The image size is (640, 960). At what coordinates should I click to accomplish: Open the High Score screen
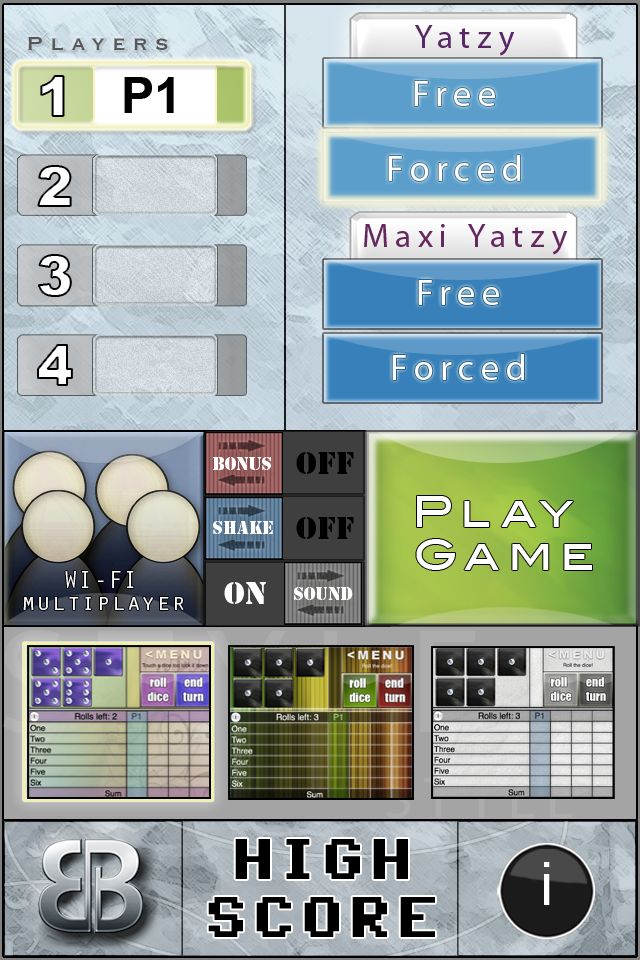[320, 889]
